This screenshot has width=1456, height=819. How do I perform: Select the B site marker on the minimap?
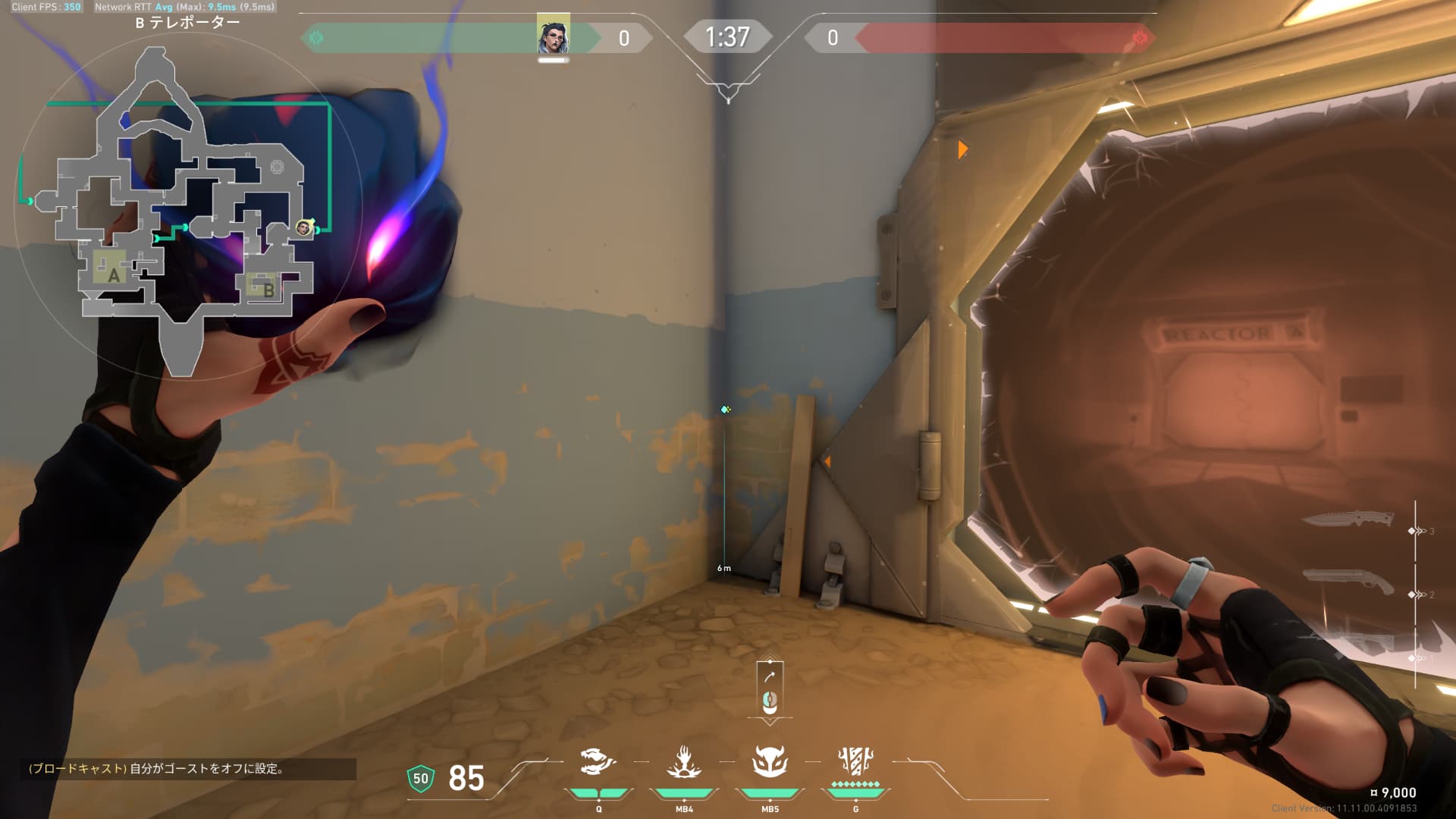pos(268,289)
